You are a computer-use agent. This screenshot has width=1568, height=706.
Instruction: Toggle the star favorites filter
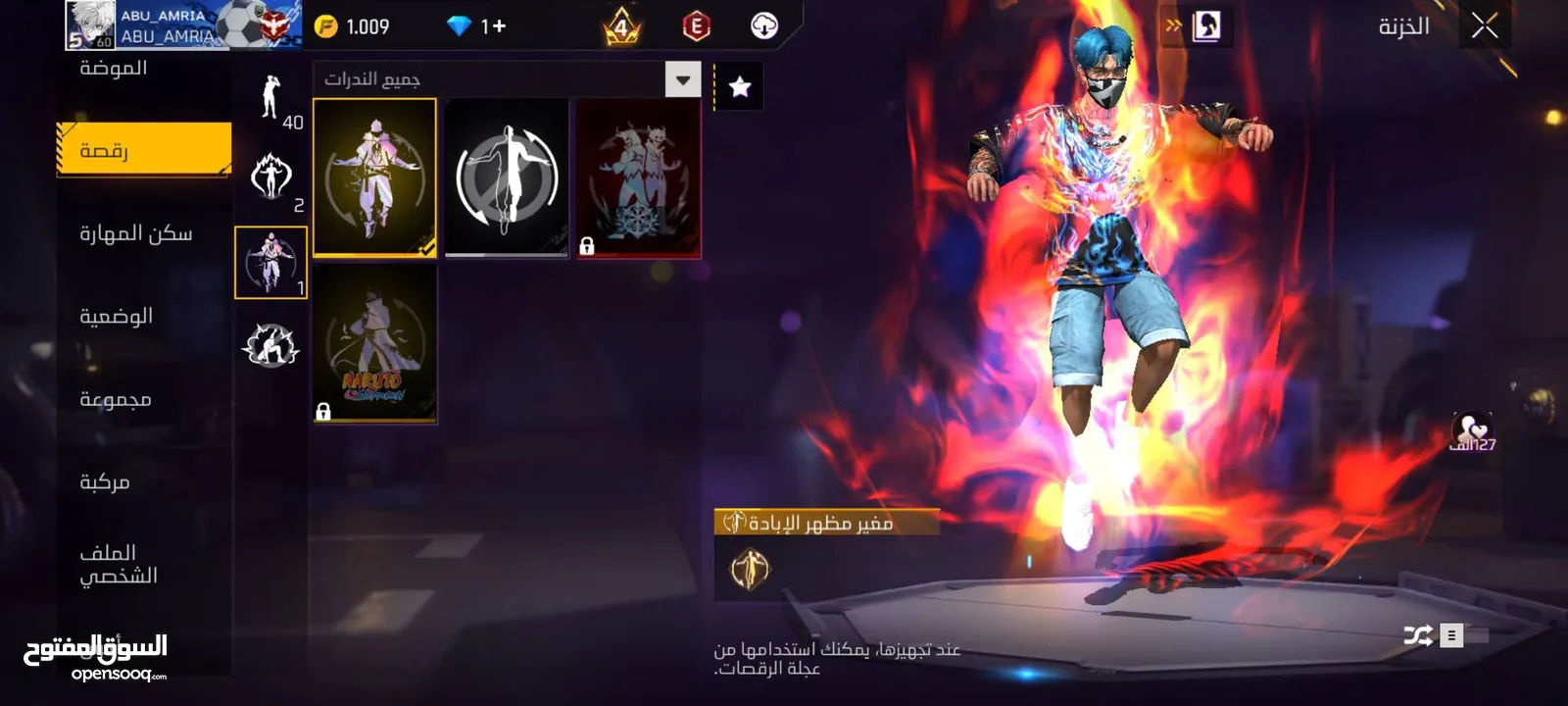point(740,84)
